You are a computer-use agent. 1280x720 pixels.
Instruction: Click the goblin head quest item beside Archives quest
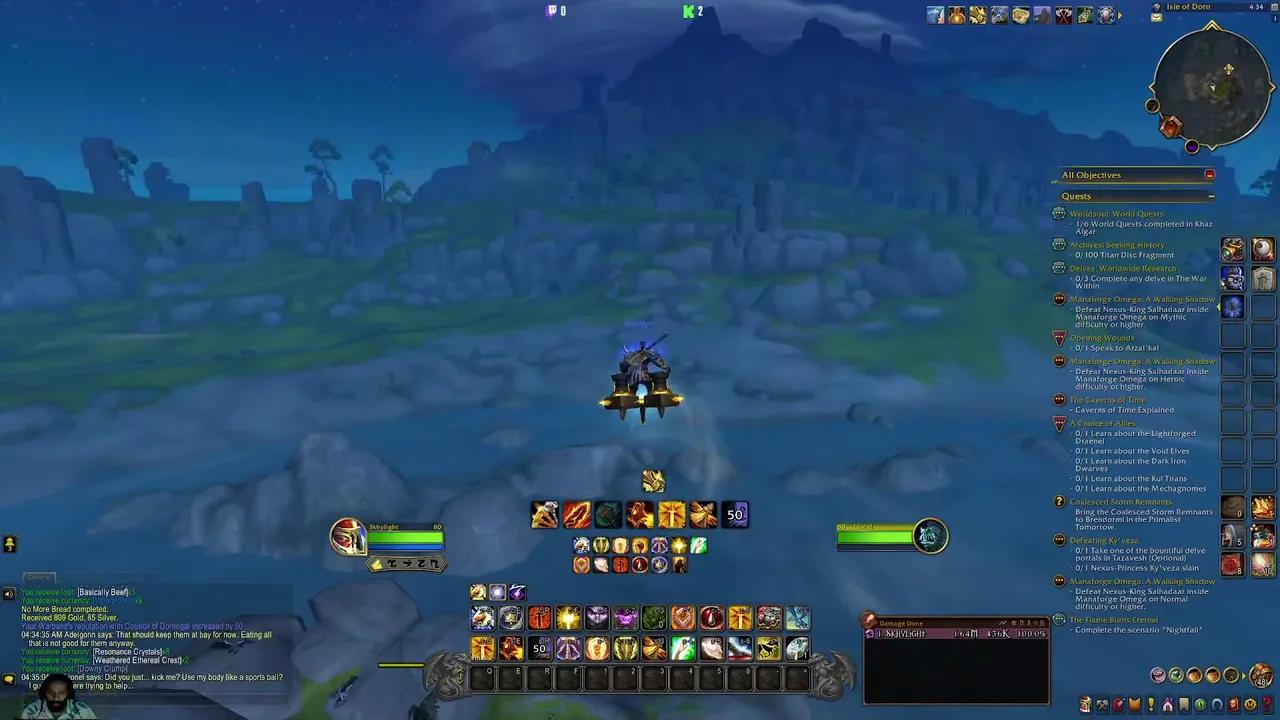[x=1232, y=250]
